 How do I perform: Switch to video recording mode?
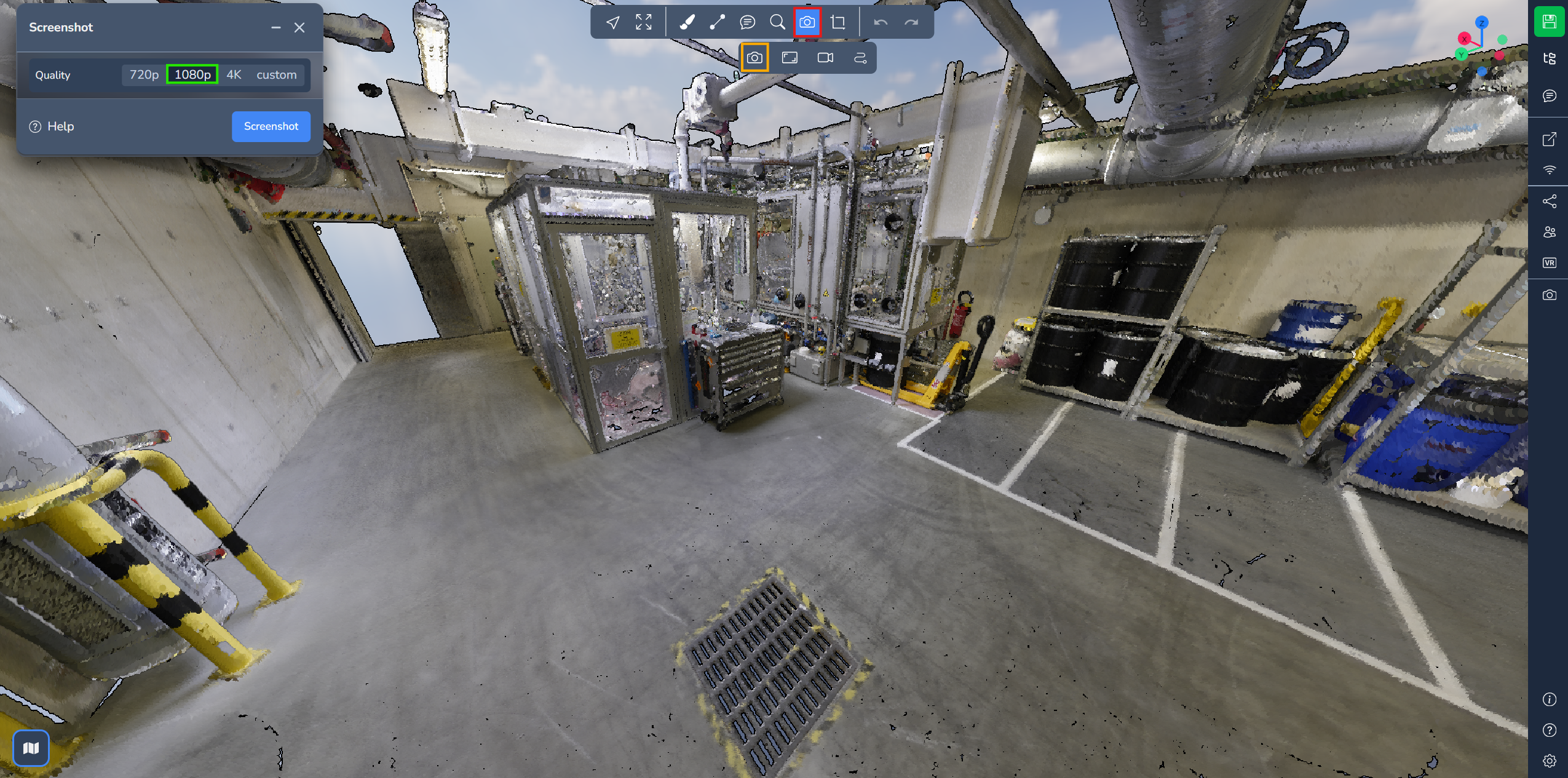[x=825, y=58]
